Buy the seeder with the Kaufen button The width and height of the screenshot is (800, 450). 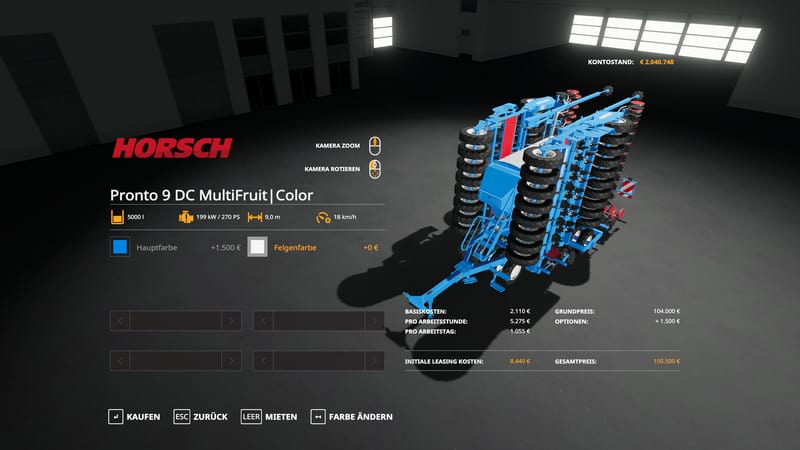pos(135,416)
